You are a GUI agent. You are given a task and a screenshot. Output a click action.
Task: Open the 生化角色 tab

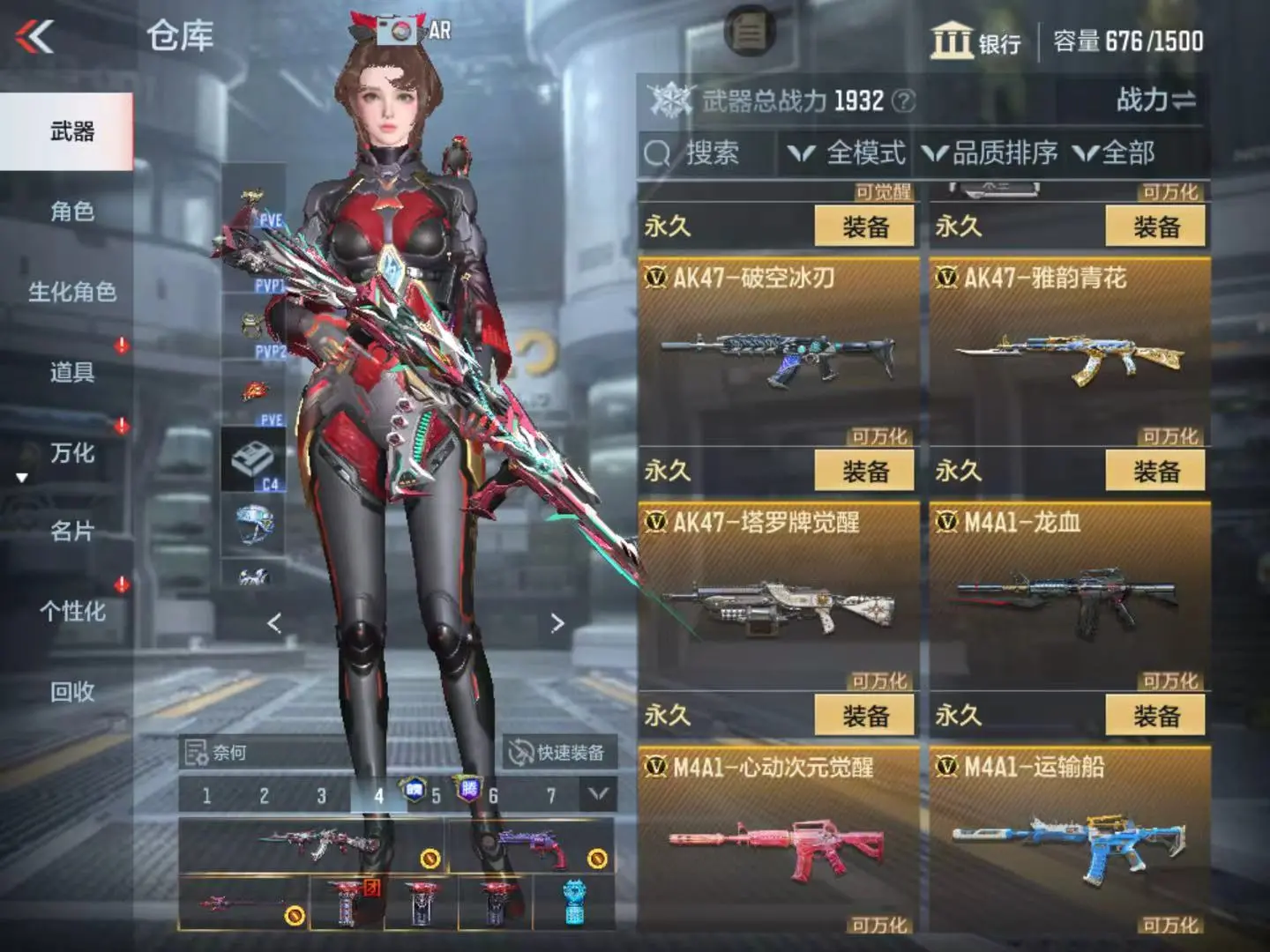coord(71,292)
